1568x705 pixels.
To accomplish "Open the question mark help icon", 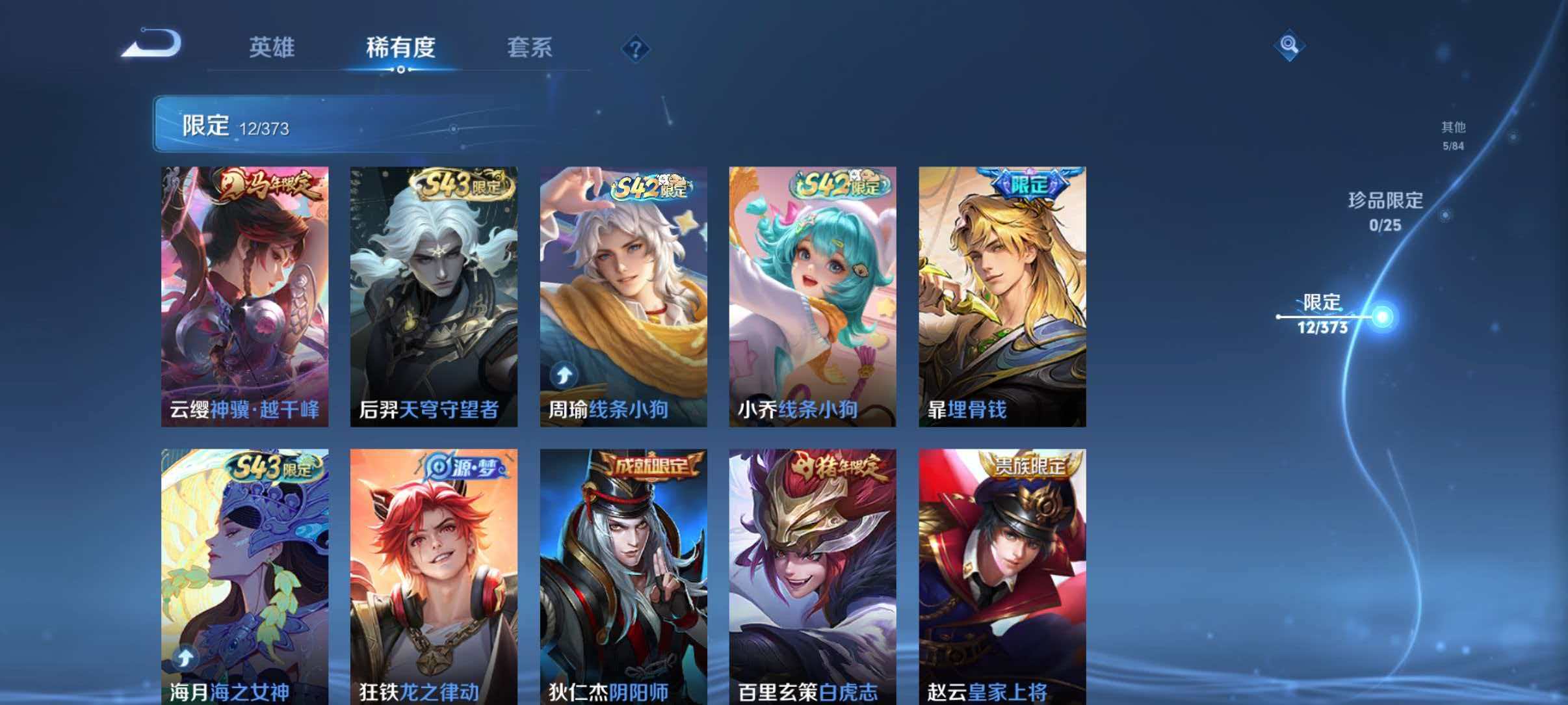I will 637,49.
